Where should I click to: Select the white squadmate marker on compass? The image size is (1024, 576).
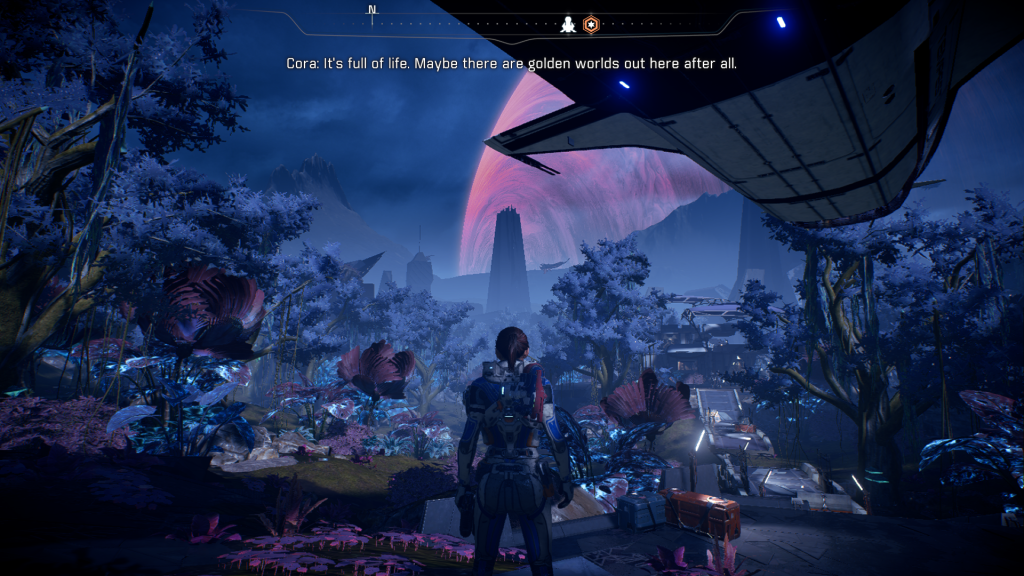(568, 24)
